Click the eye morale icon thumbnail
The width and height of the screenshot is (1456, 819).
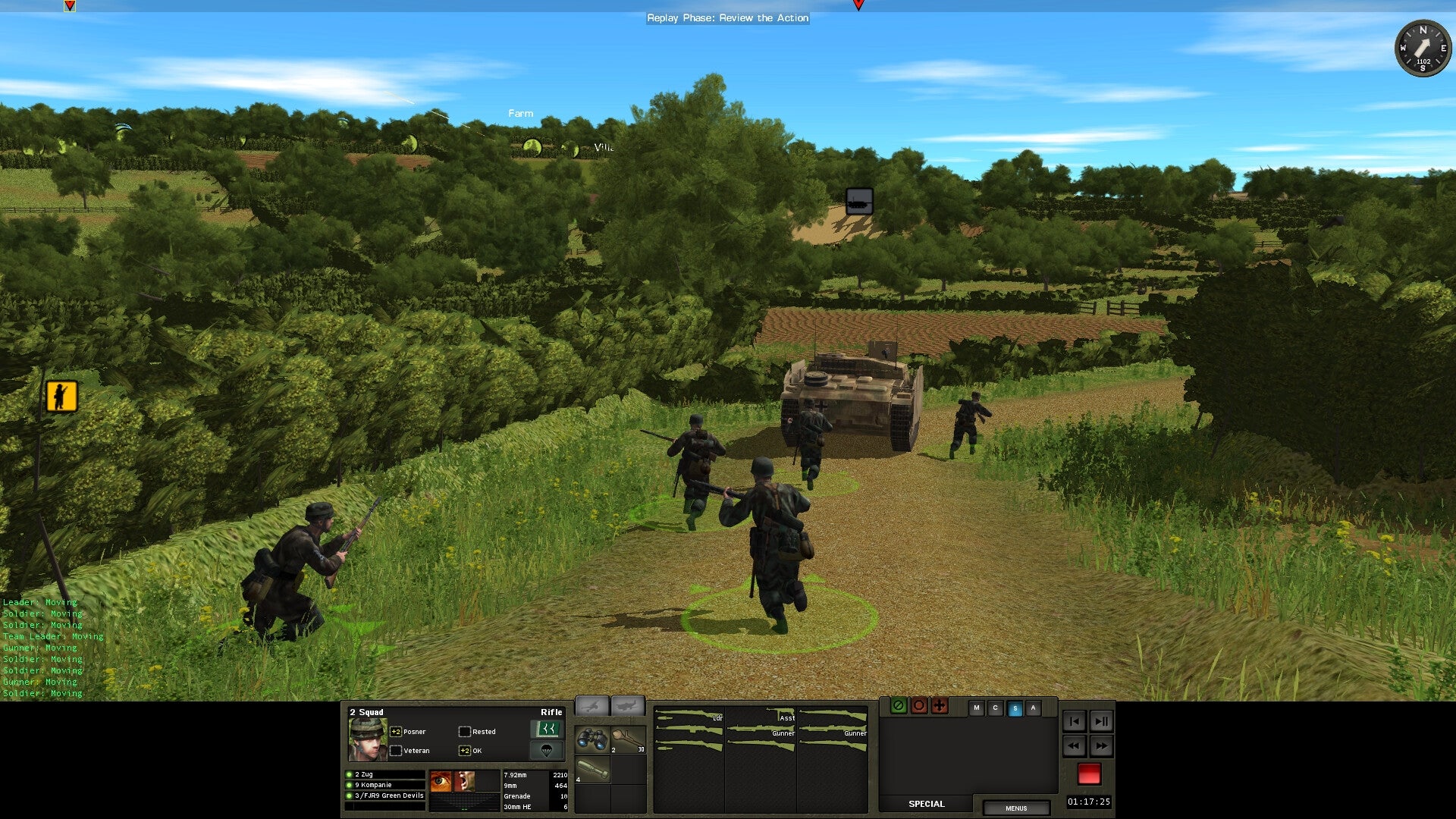pos(441,782)
